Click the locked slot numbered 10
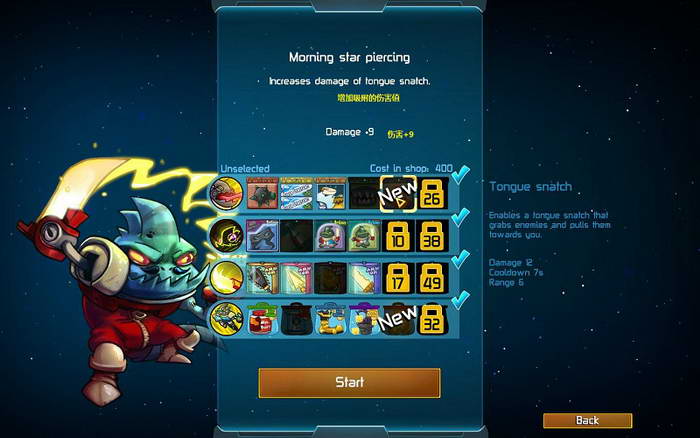Viewport: 700px width, 438px height. [397, 235]
